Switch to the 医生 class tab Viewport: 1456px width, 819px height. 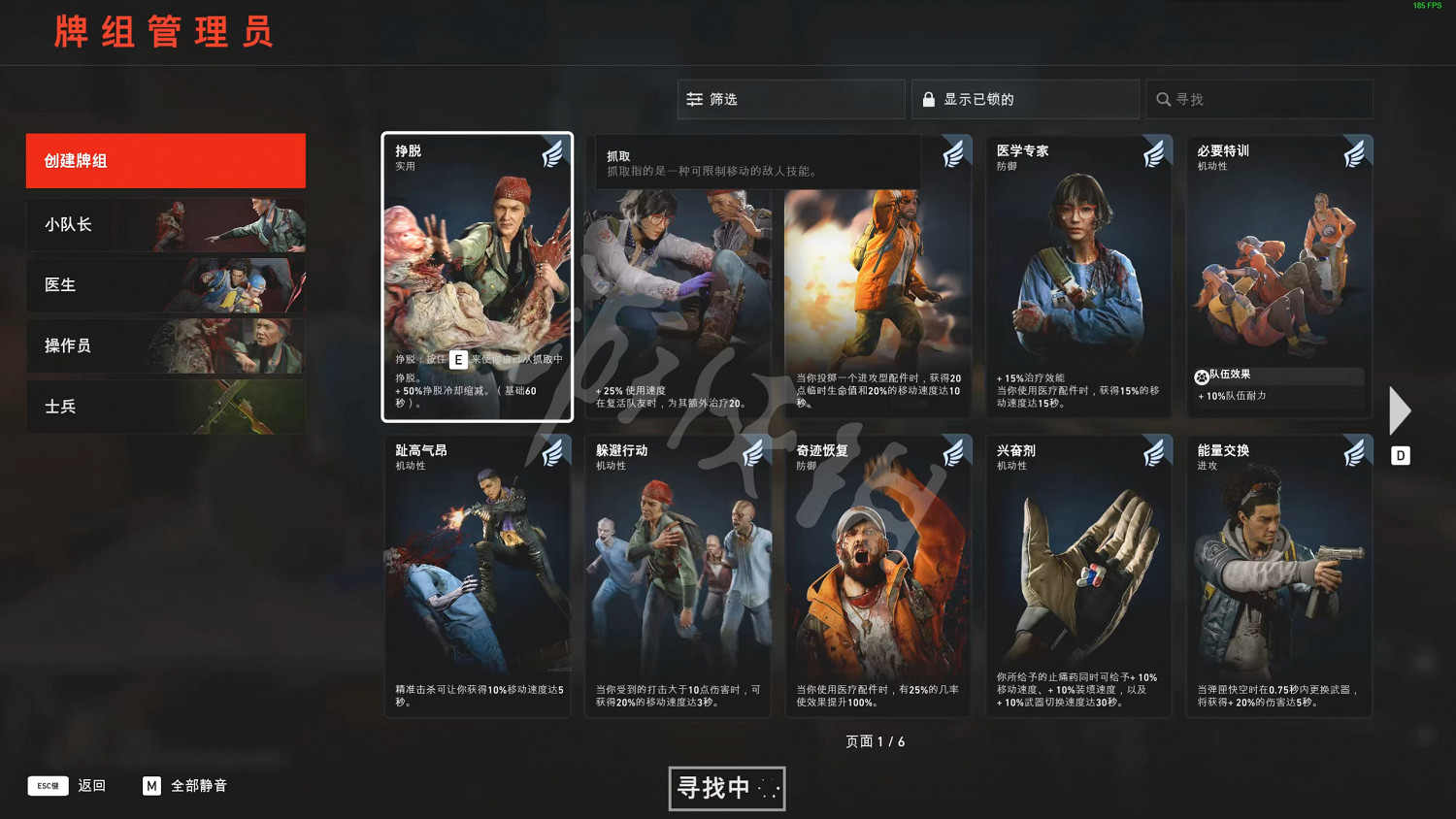(x=165, y=284)
